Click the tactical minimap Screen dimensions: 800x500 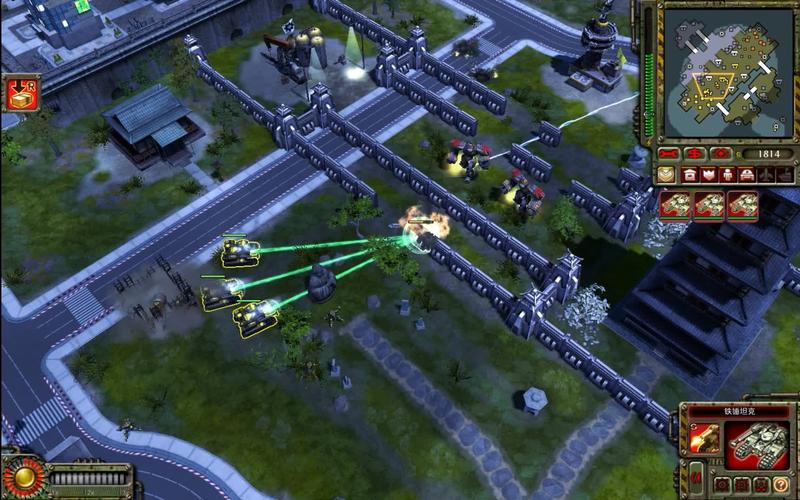click(x=725, y=72)
